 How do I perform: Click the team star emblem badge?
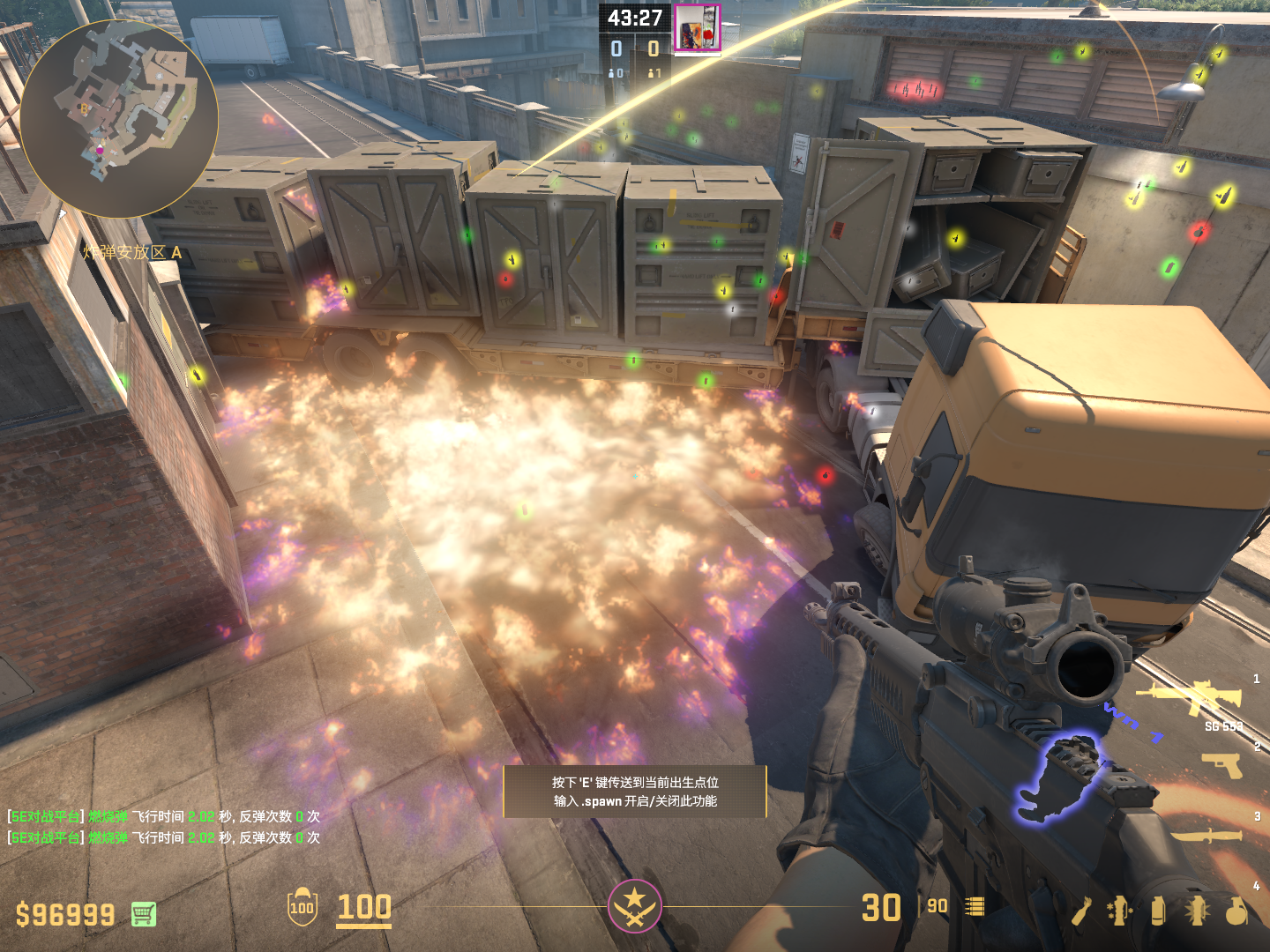click(634, 905)
